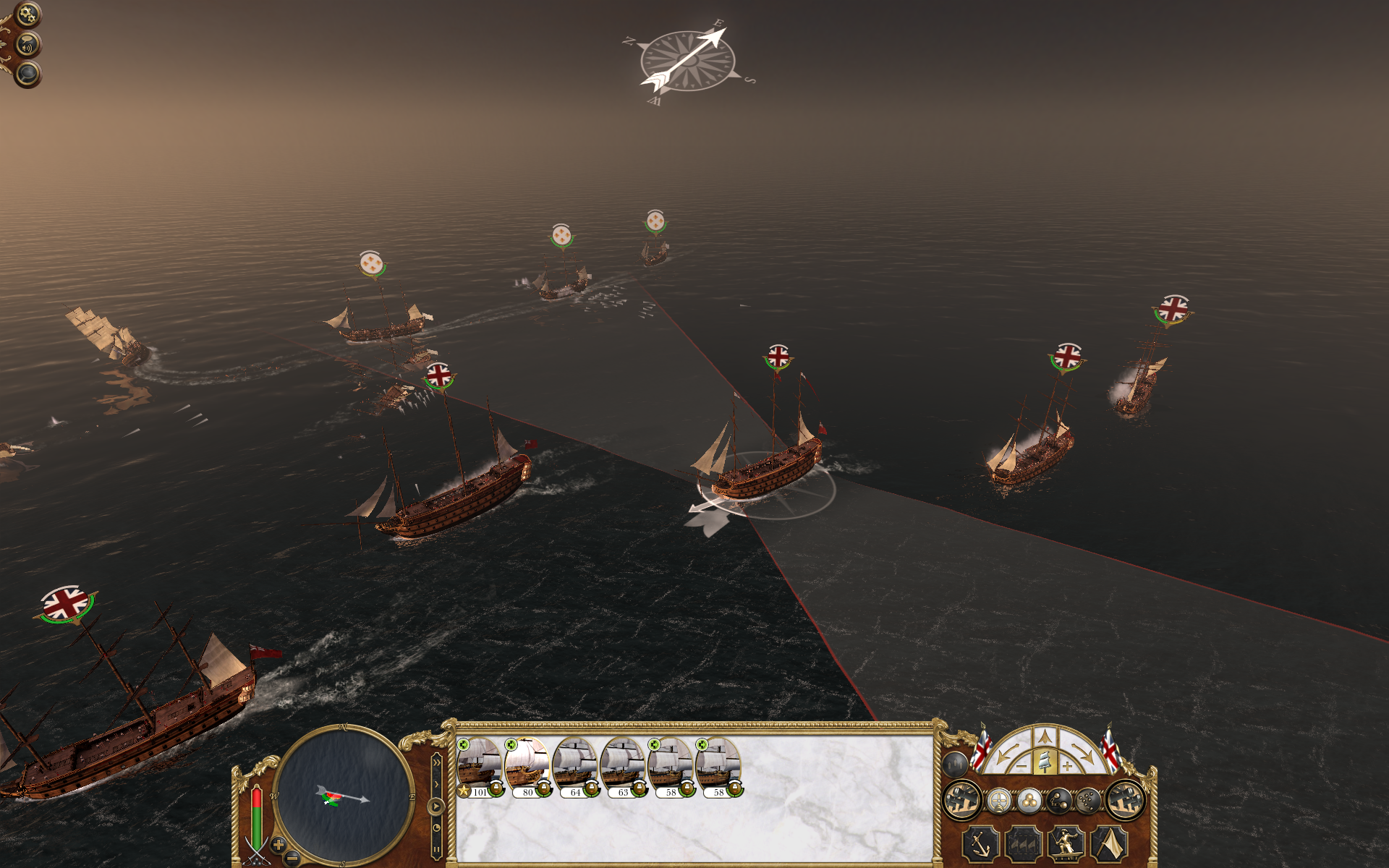The height and width of the screenshot is (868, 1389).
Task: Expand the double-chevron panel near the minimap
Action: click(x=437, y=762)
